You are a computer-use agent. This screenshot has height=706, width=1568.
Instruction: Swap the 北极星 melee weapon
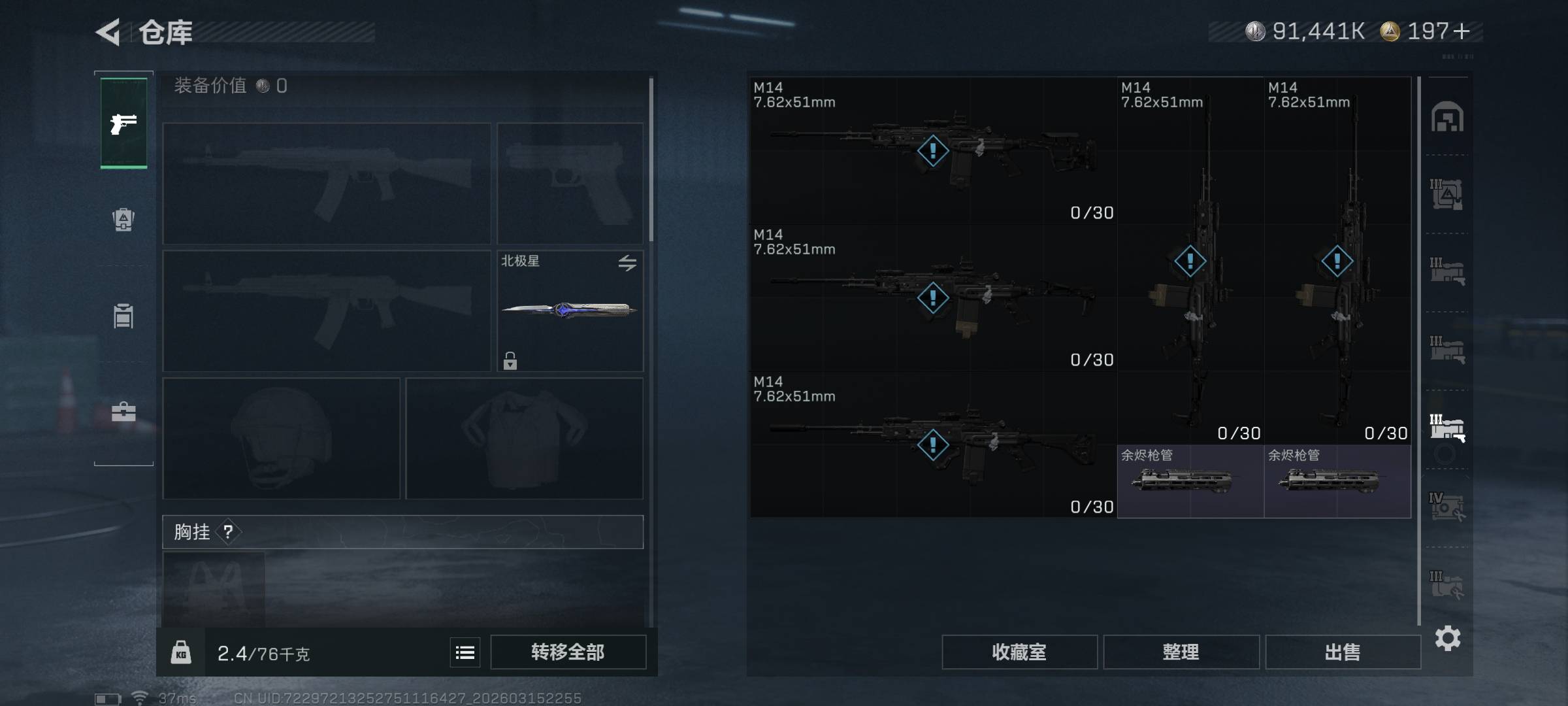[627, 263]
